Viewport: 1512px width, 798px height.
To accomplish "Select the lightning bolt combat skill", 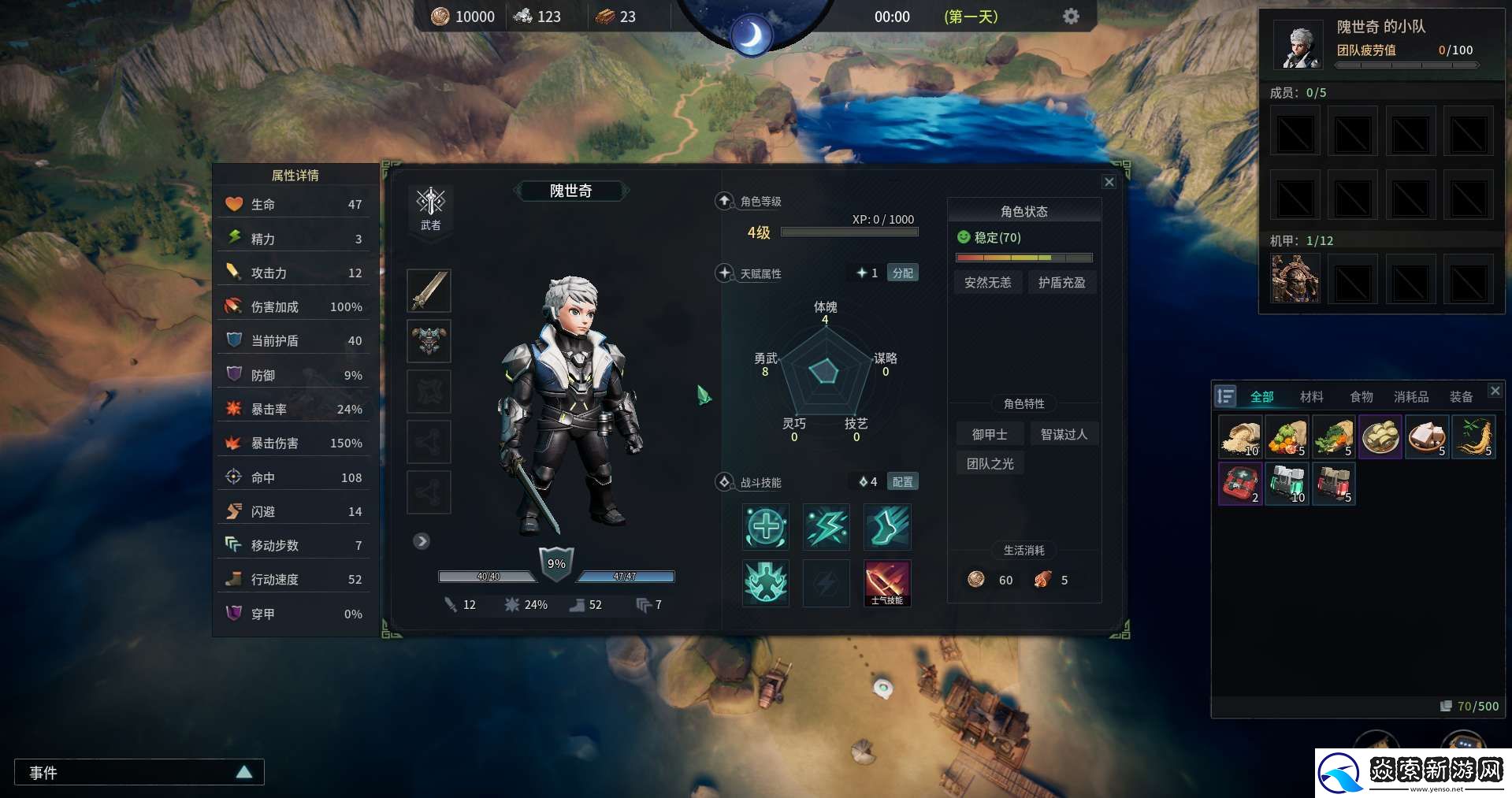I will coord(826,526).
